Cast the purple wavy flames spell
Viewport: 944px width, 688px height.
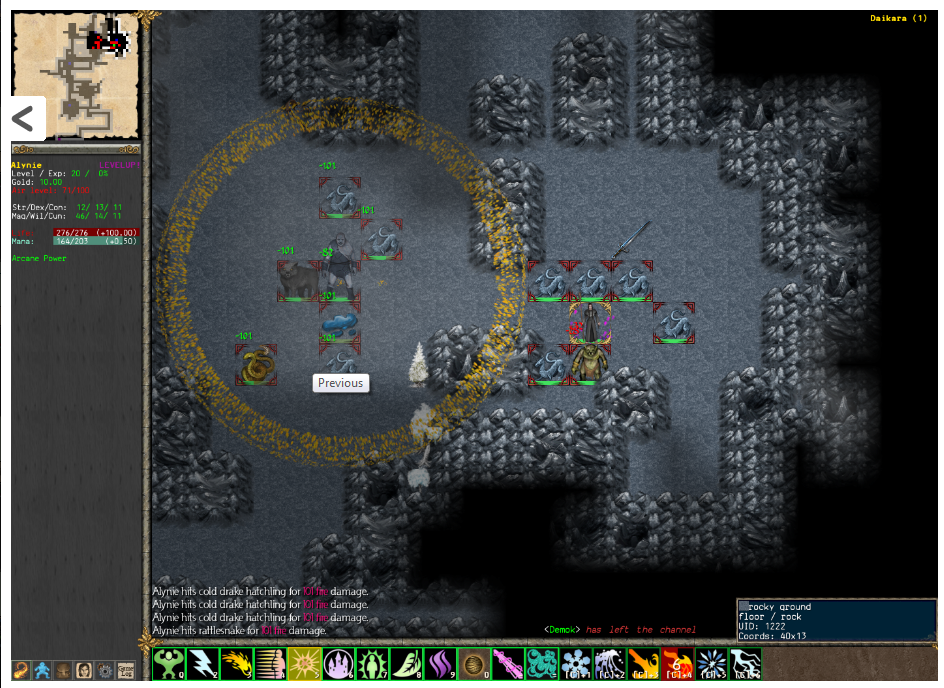coord(439,664)
